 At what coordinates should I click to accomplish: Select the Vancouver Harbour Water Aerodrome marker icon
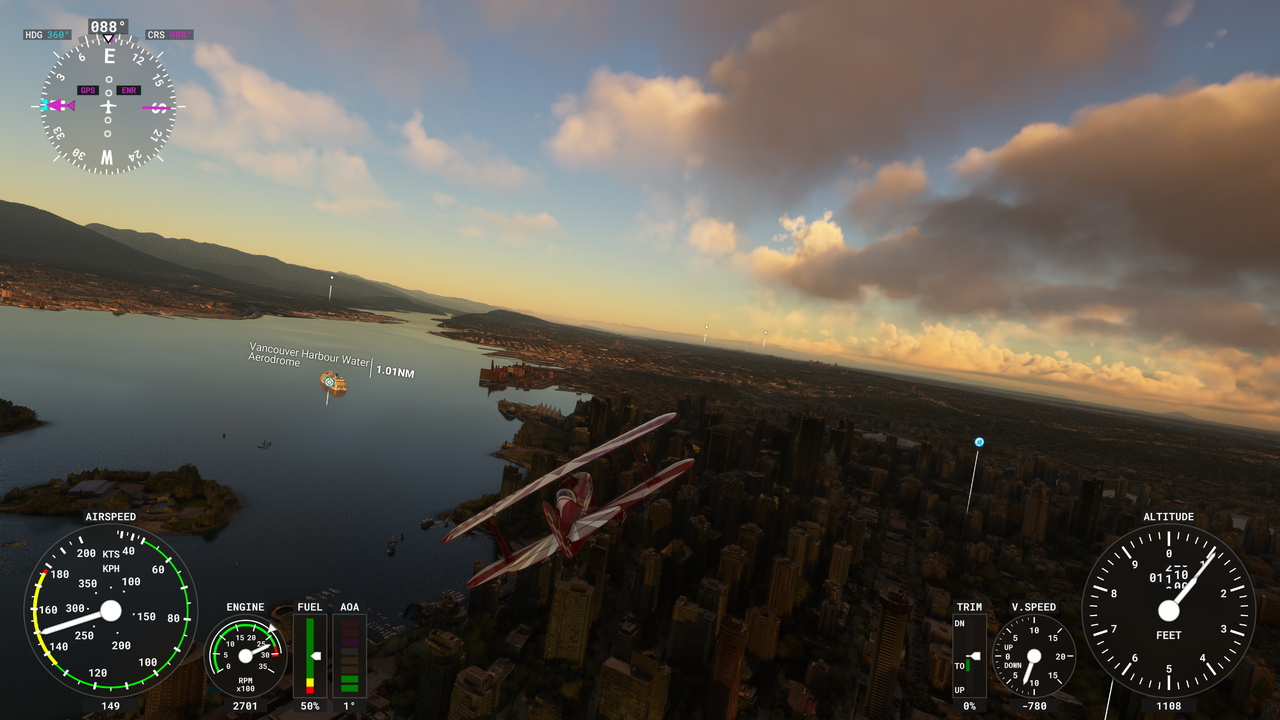[328, 380]
